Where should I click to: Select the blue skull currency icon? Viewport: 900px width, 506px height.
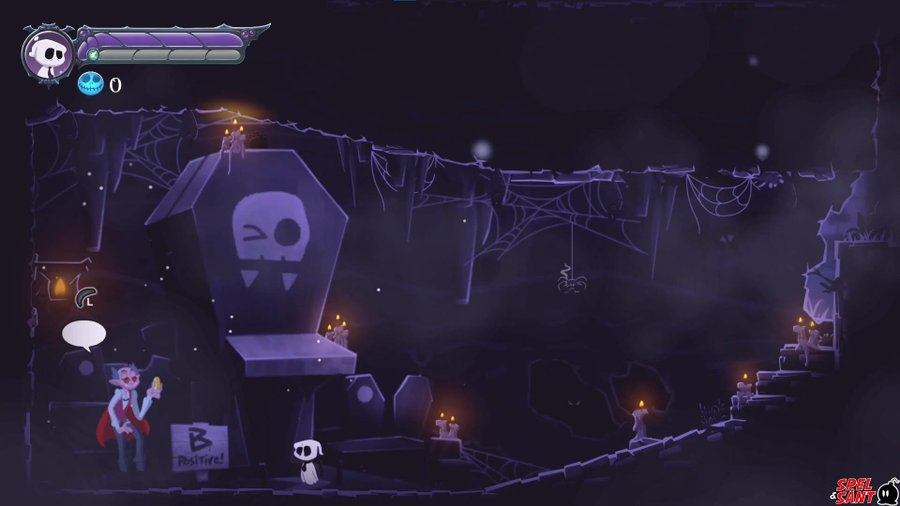pos(91,84)
